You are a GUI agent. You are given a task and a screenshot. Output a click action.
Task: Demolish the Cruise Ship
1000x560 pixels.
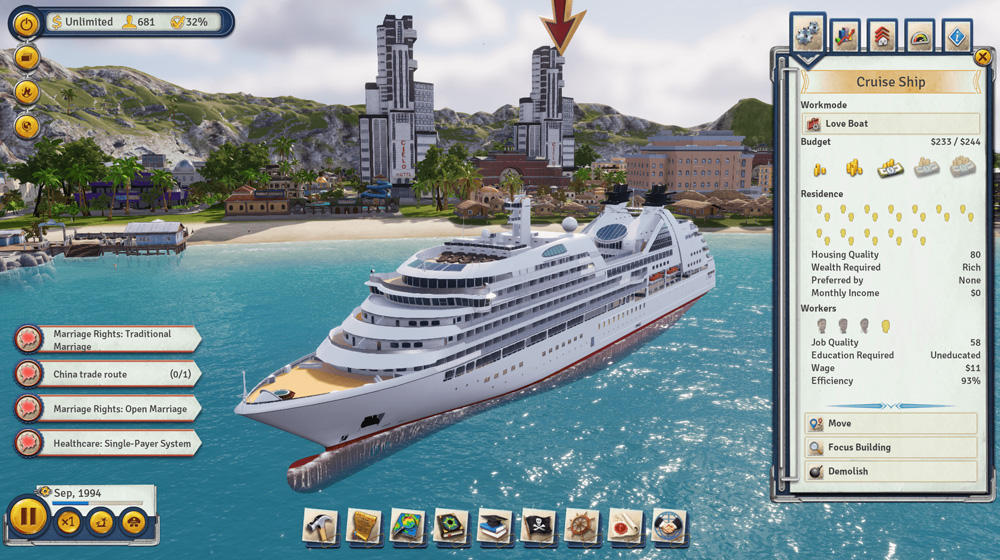click(x=890, y=471)
